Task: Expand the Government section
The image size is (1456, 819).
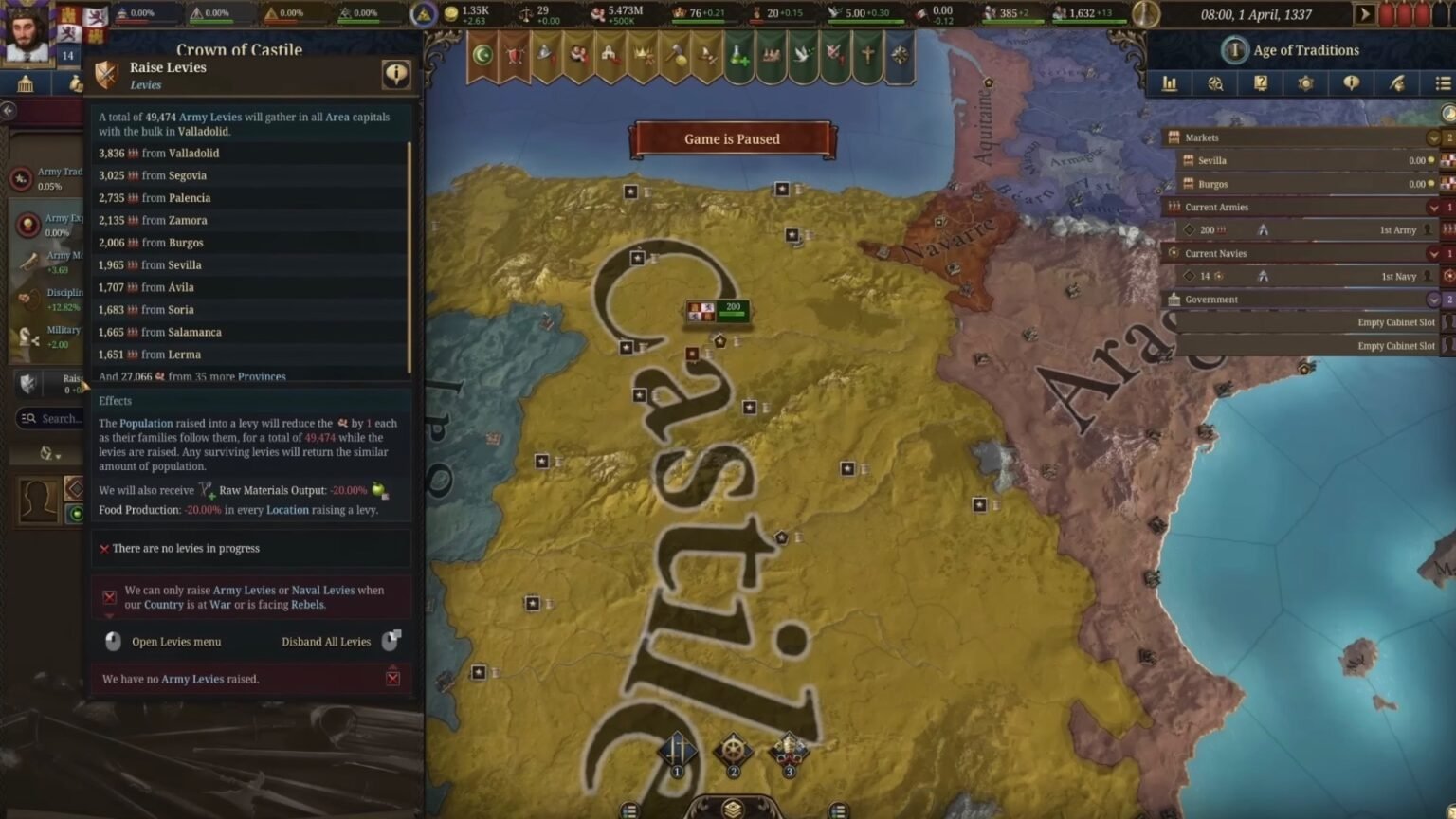Action: pos(1434,299)
